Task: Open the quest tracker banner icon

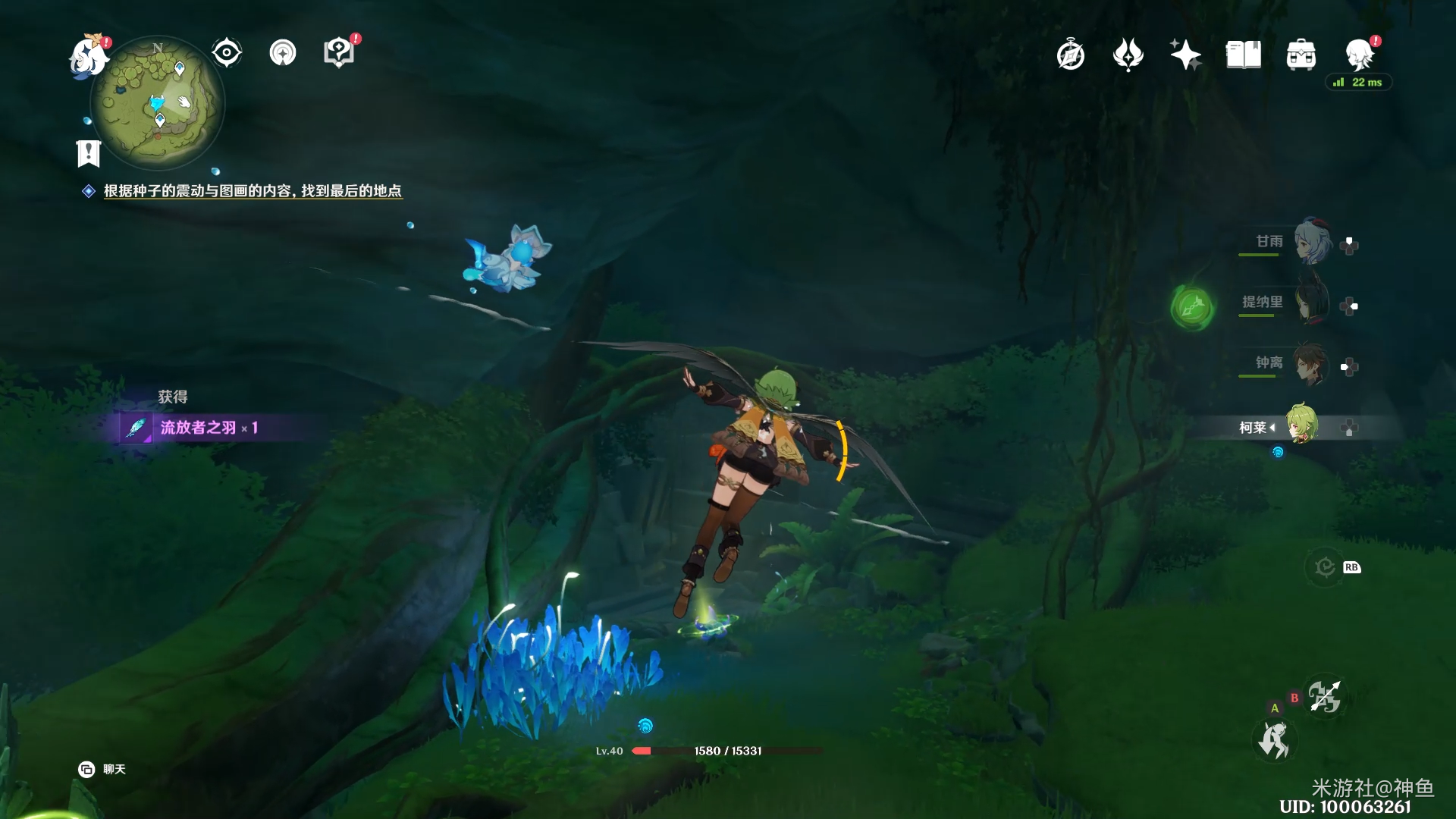Action: tap(89, 153)
